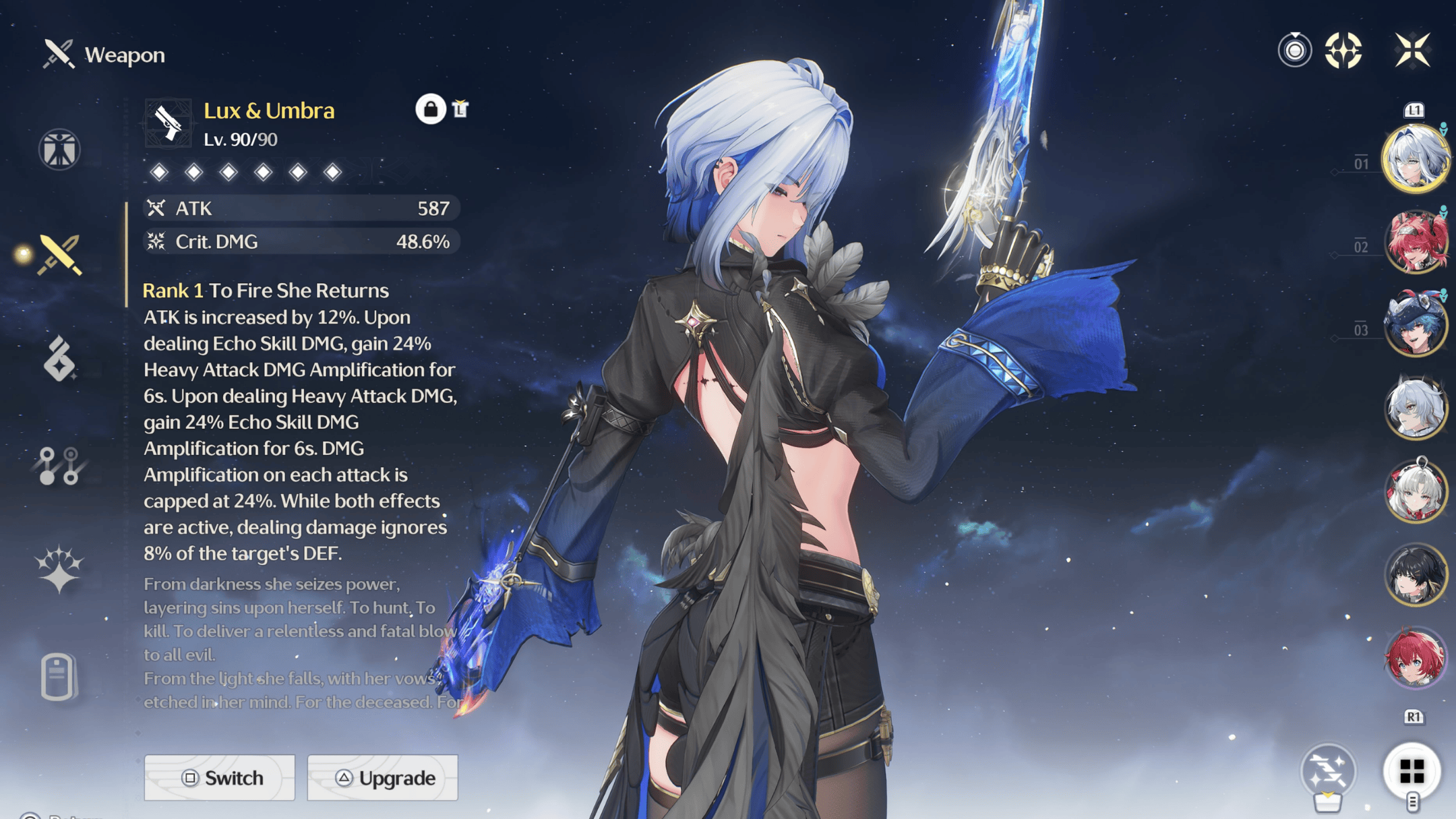The image size is (1456, 819).
Task: Select the Lux & Umbra weapon icon
Action: click(x=168, y=123)
